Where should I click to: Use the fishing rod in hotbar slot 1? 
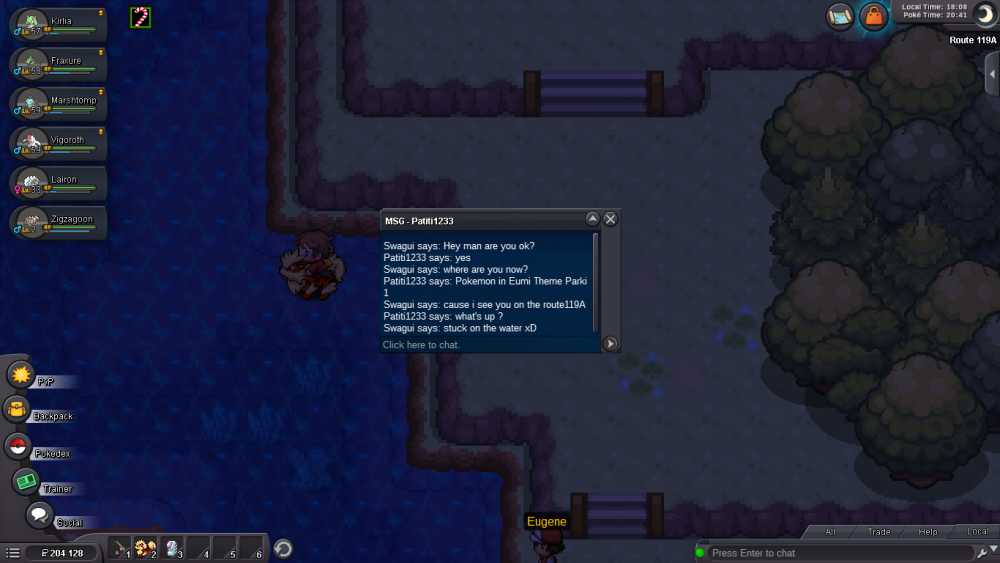[x=121, y=548]
